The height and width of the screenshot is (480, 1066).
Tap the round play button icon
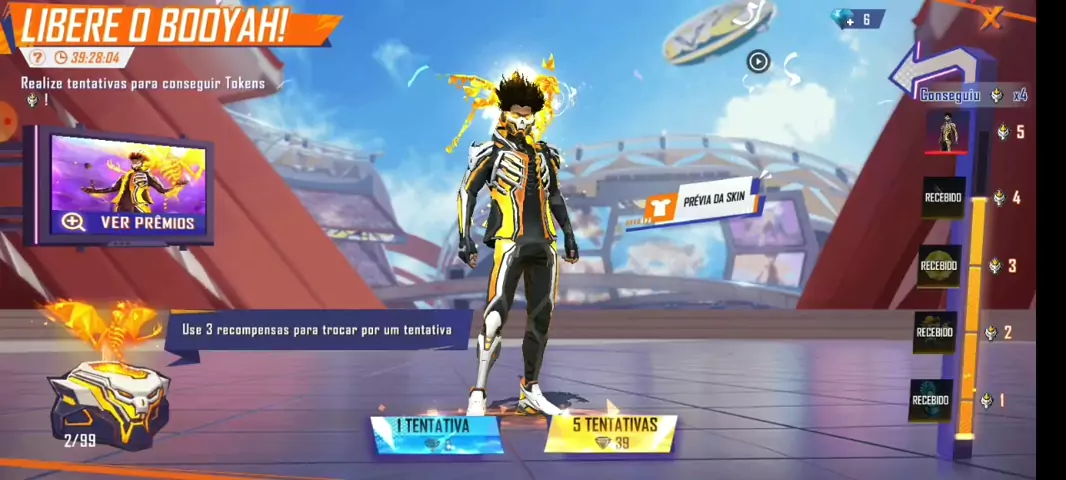758,62
